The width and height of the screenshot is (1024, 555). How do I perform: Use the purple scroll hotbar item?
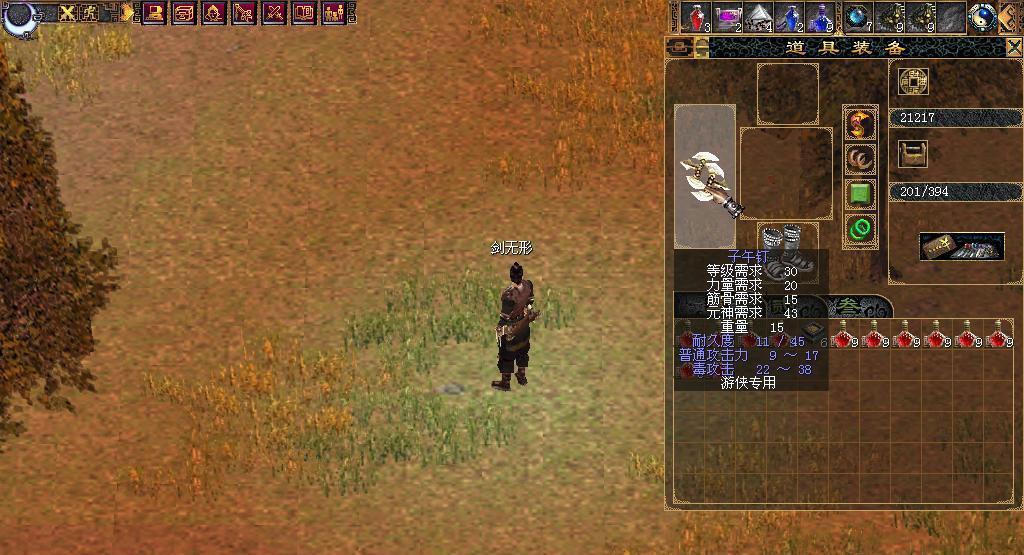[x=727, y=17]
